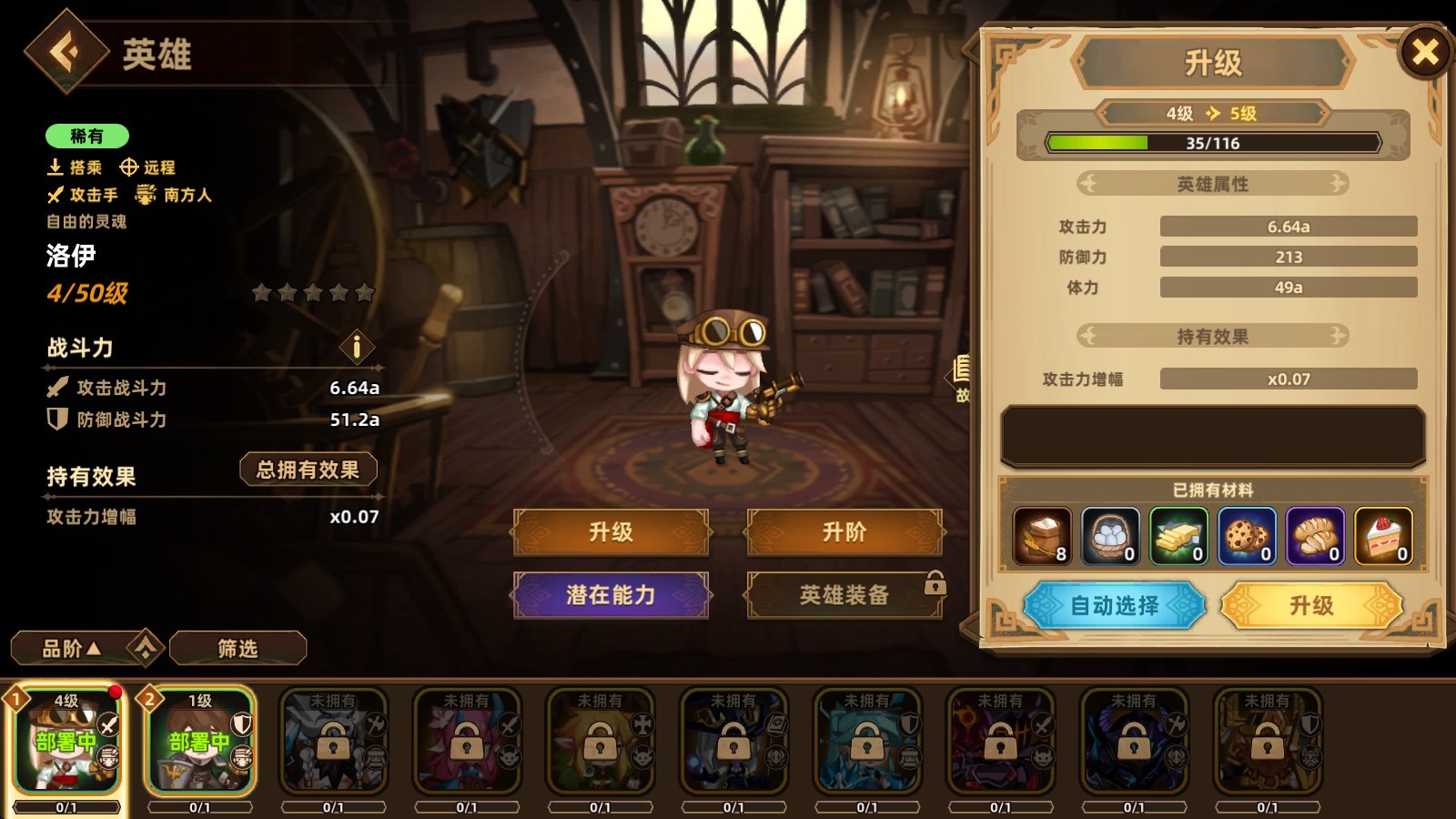This screenshot has height=819, width=1456.
Task: Expand the rank chevron next to 品阶
Action: click(144, 648)
